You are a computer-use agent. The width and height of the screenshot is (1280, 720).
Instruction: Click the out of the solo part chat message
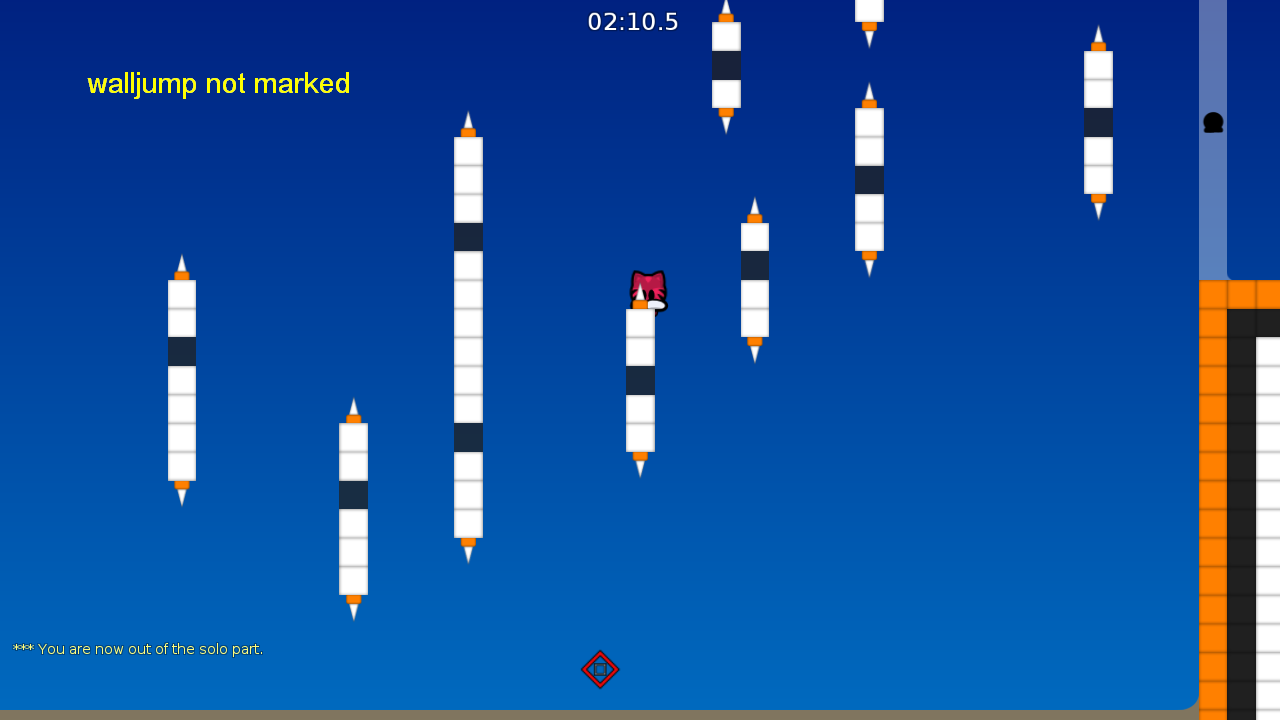138,648
